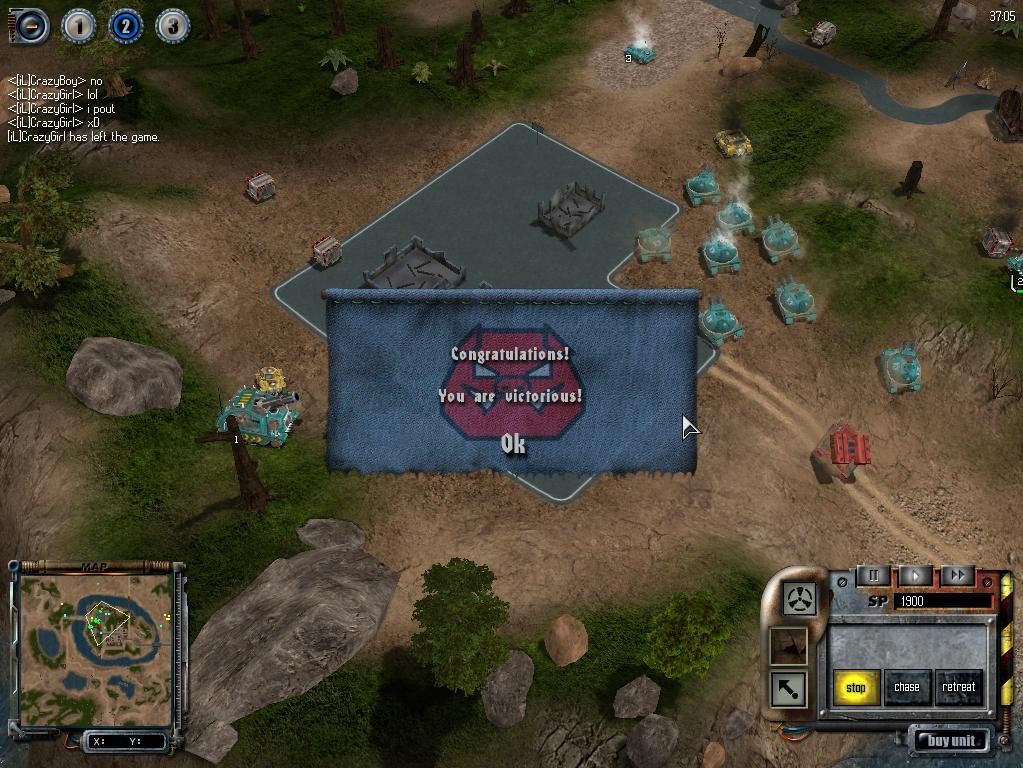Select control group 3 button
Viewport: 1023px width, 768px height.
pyautogui.click(x=172, y=26)
